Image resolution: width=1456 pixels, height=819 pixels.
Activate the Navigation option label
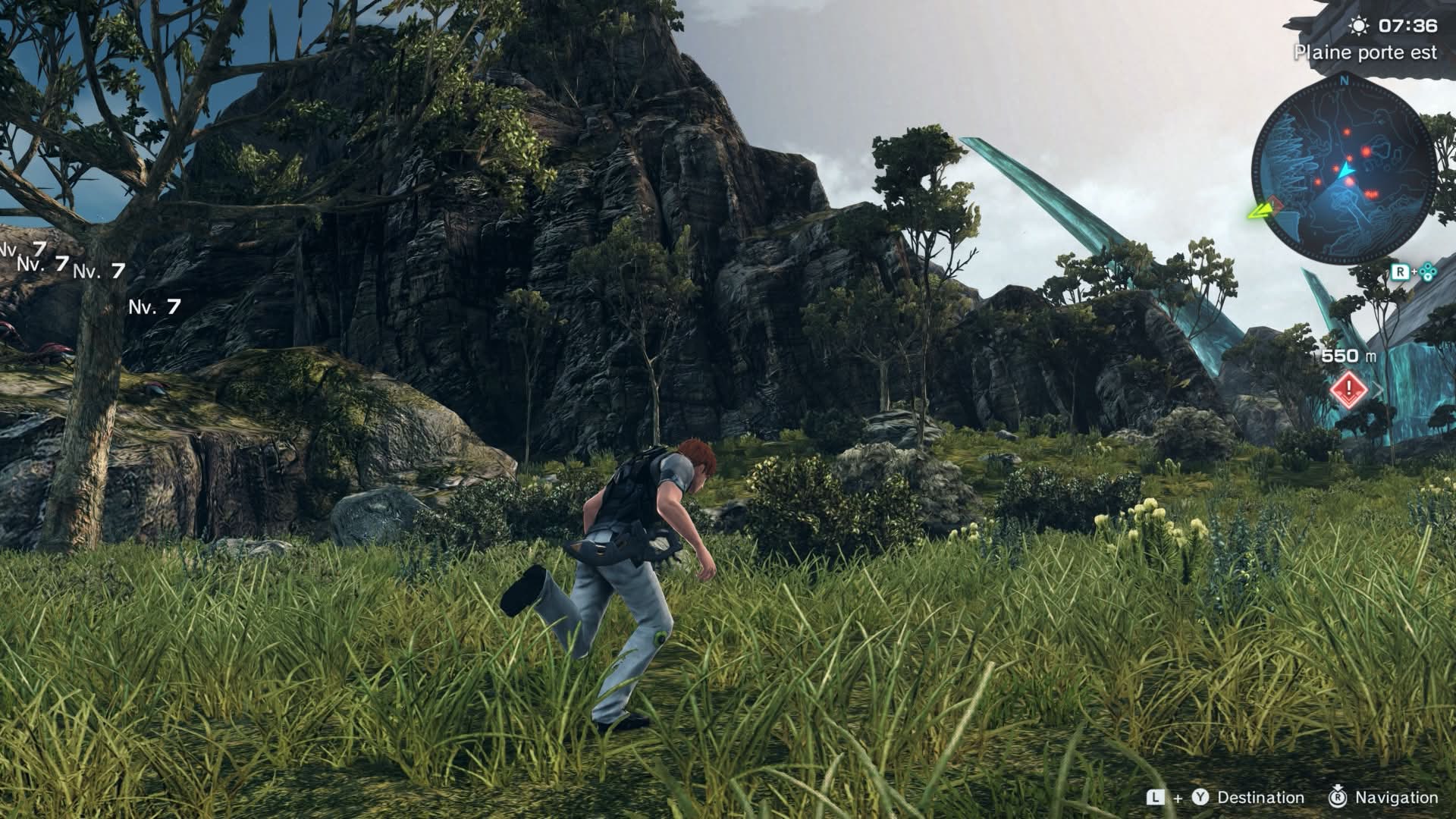click(x=1396, y=798)
